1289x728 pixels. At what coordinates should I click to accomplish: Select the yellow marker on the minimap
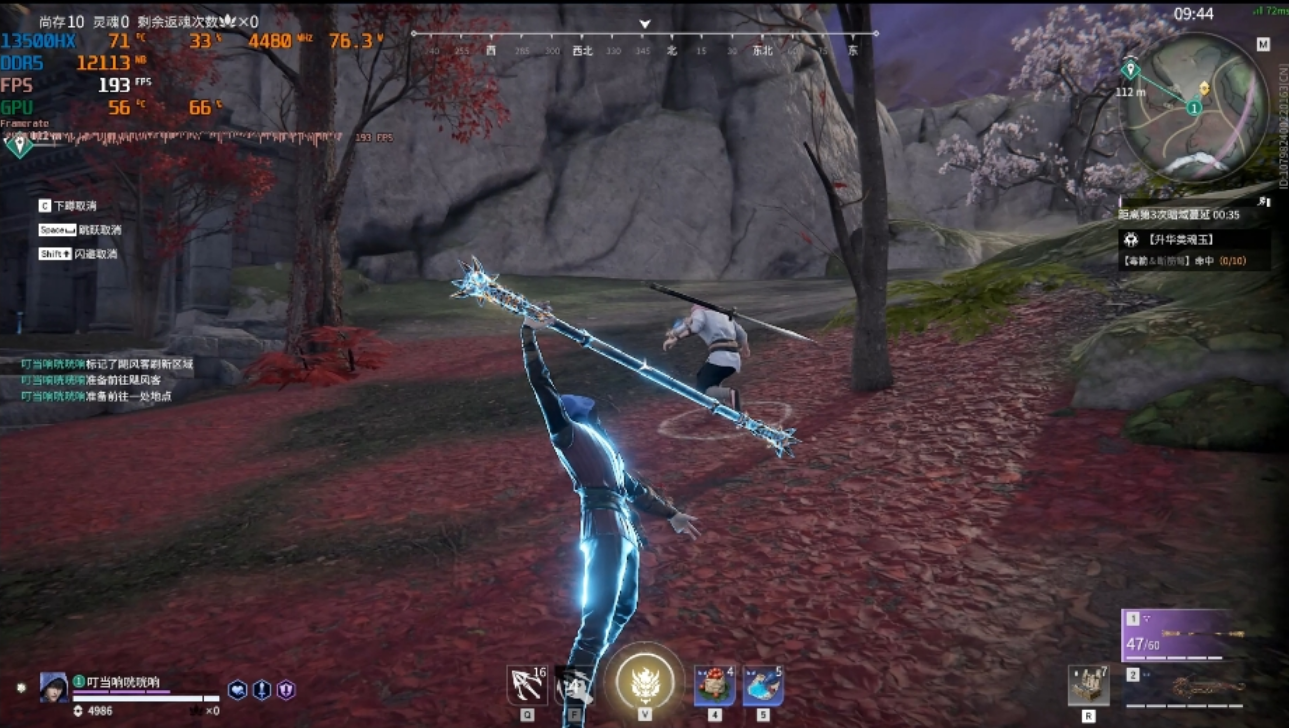click(x=1204, y=89)
